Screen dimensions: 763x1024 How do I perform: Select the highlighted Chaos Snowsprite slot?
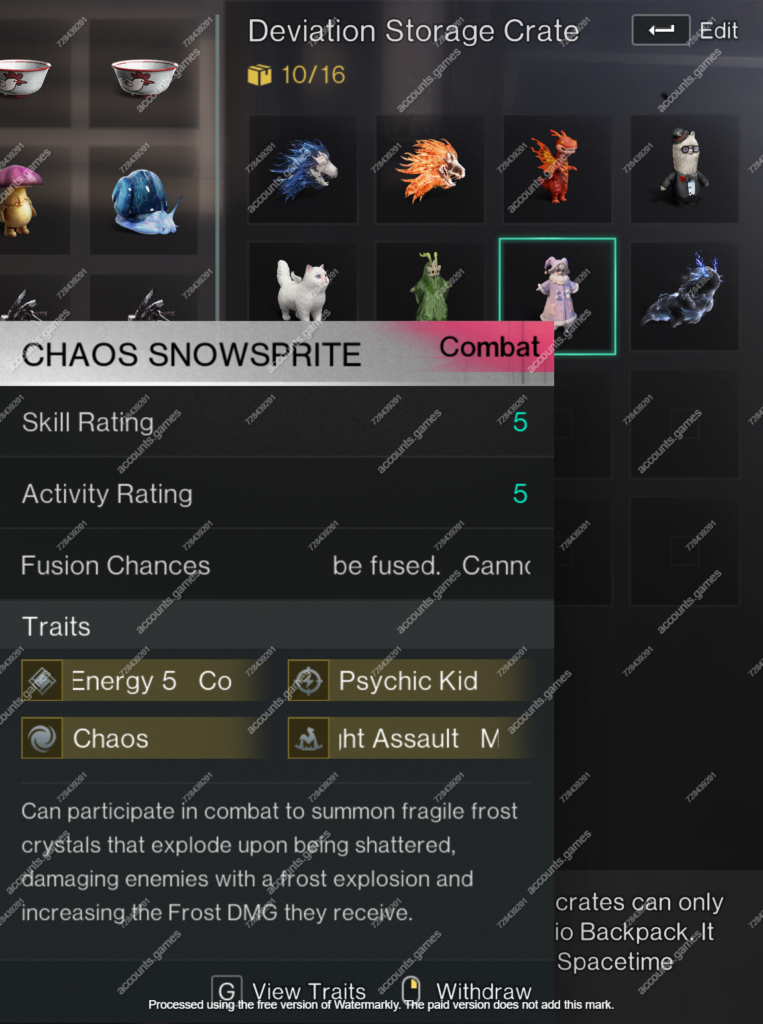tap(557, 296)
